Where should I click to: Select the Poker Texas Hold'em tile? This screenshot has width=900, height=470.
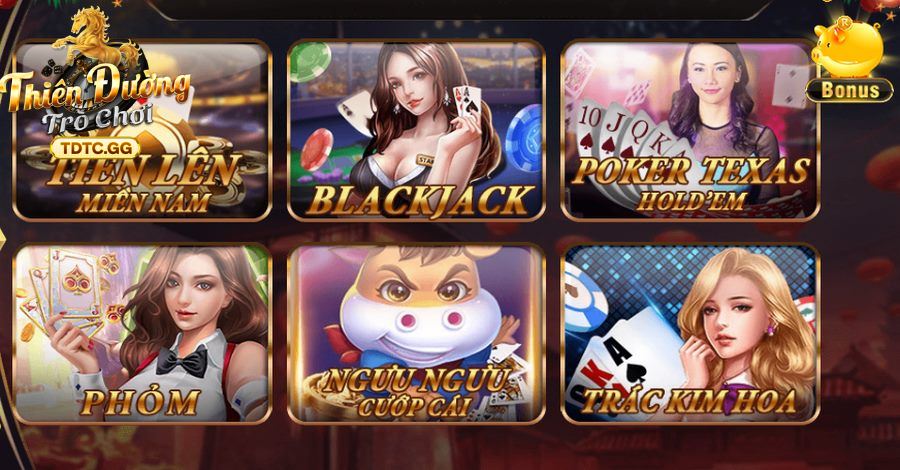pyautogui.click(x=689, y=130)
